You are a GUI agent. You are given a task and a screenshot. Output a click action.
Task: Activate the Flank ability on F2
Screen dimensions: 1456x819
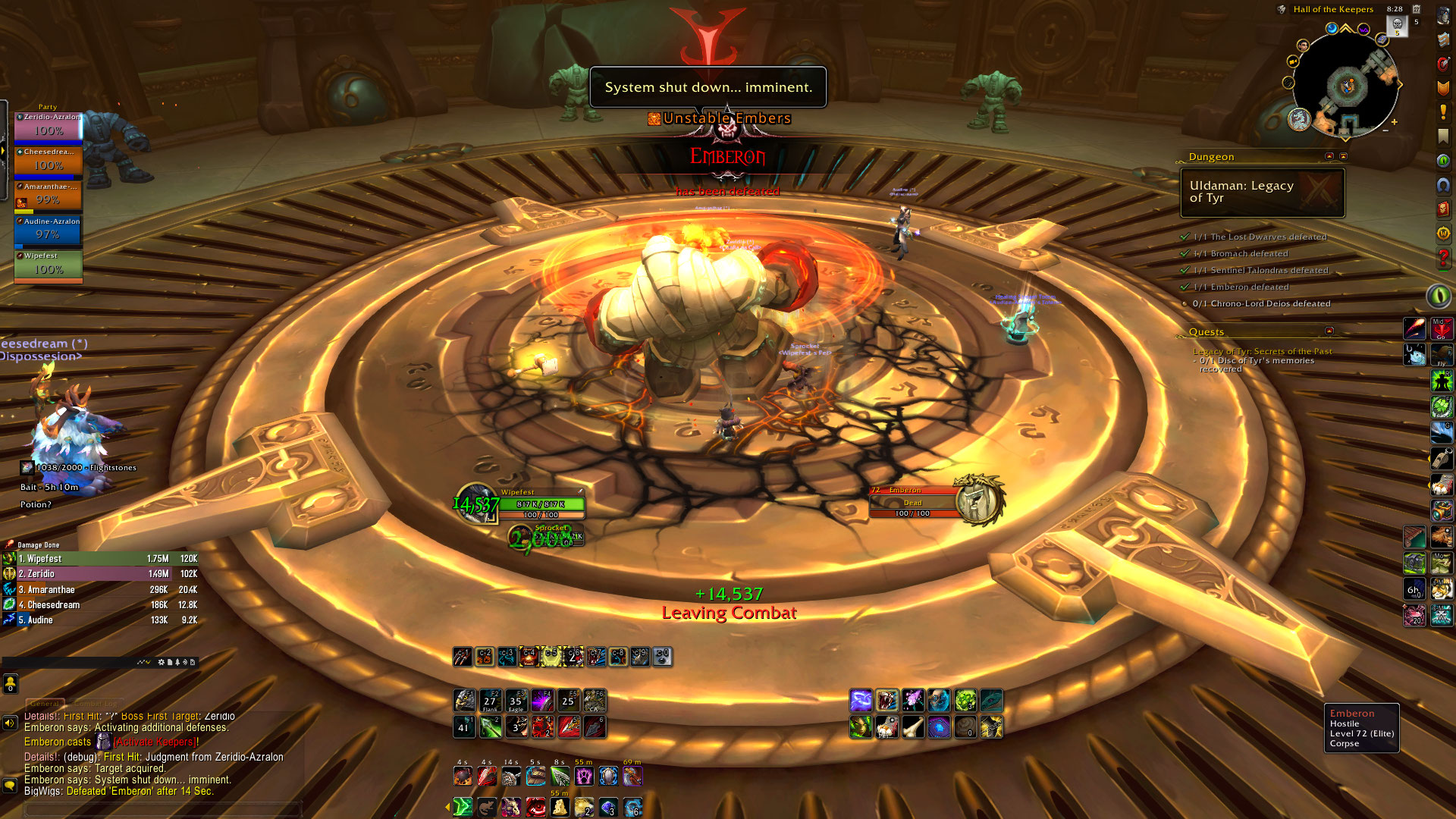coord(490,700)
